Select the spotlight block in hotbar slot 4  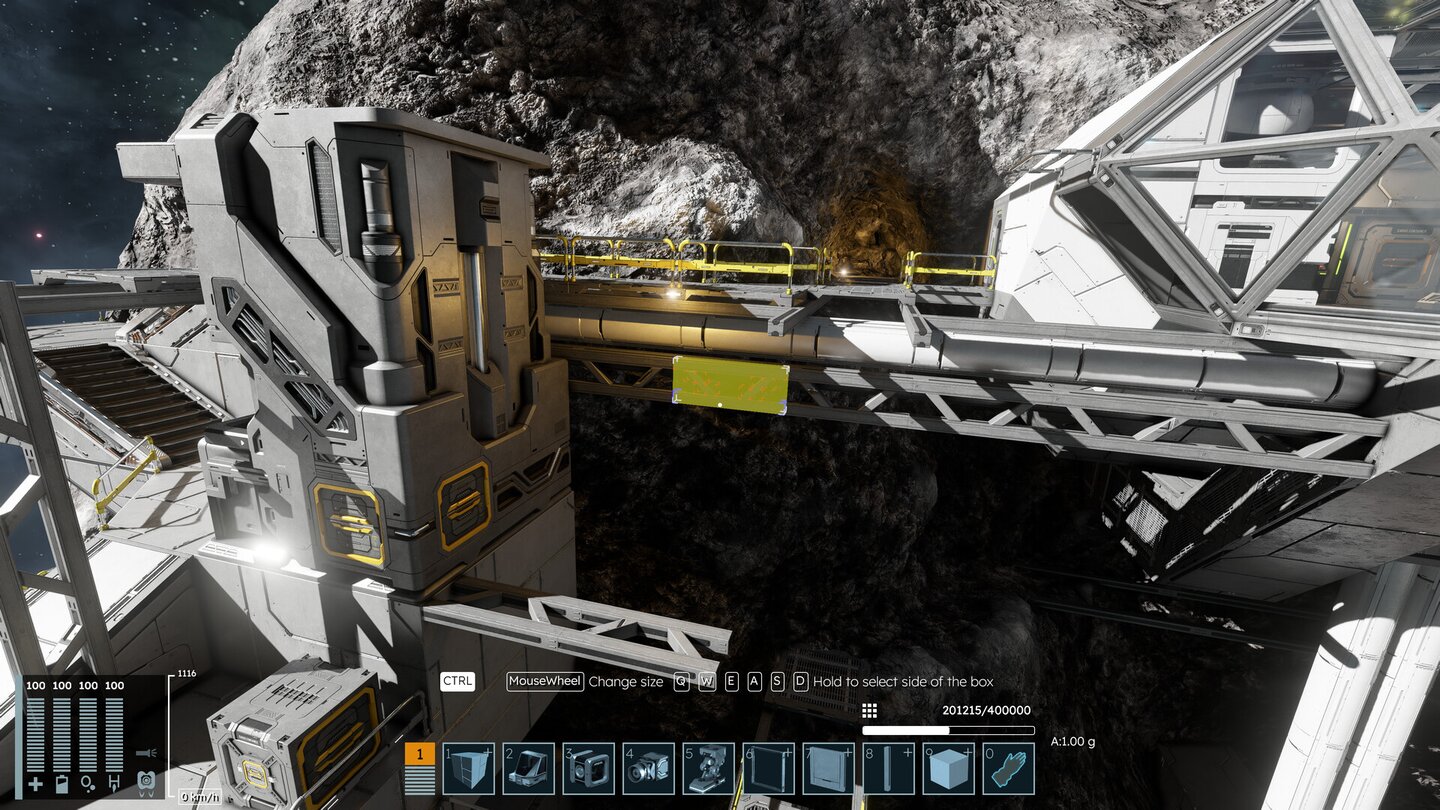tap(648, 768)
